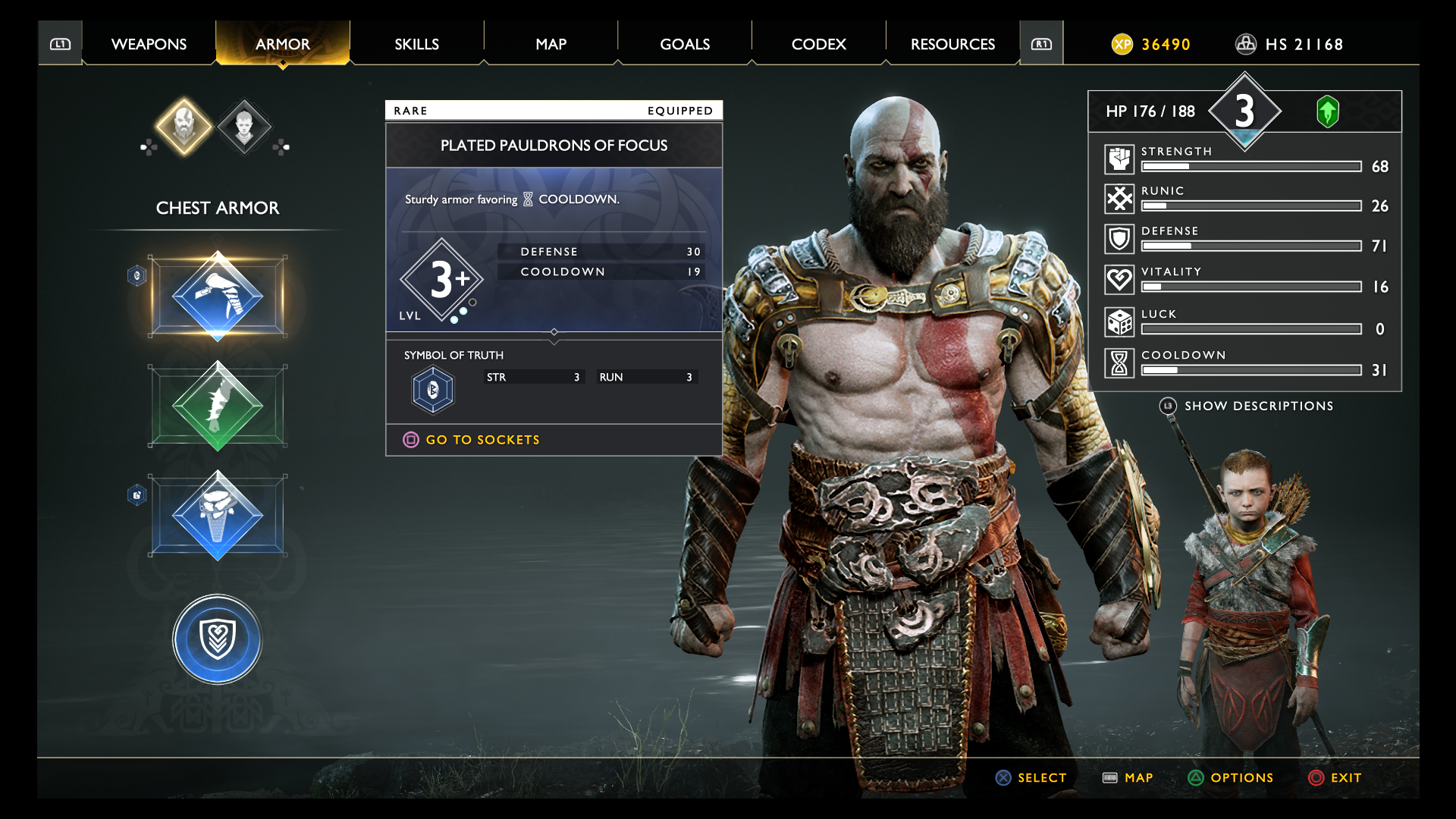The image size is (1456, 819).
Task: Open the Codex tab
Action: 818,44
